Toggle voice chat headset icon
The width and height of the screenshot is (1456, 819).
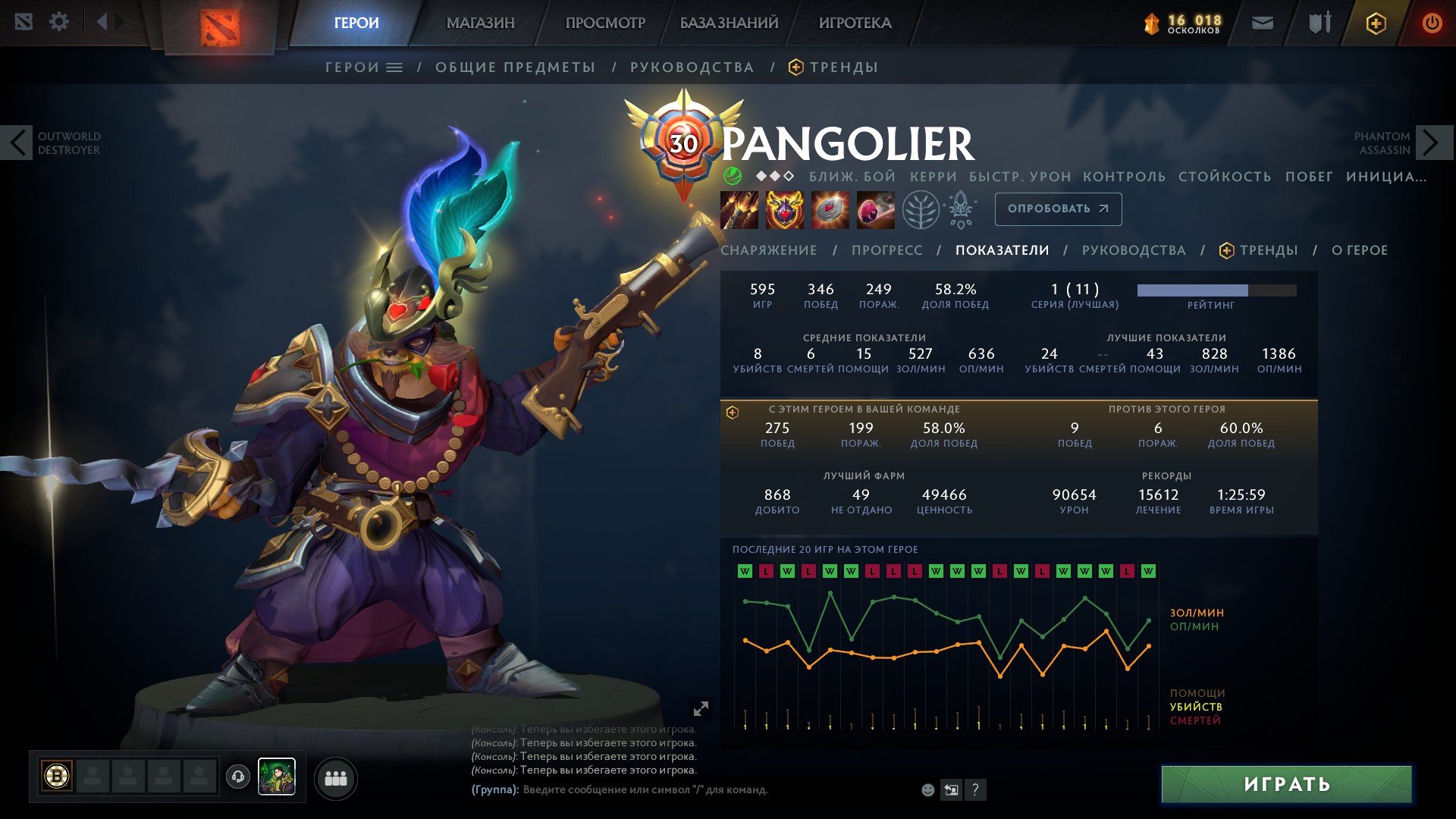(x=238, y=777)
